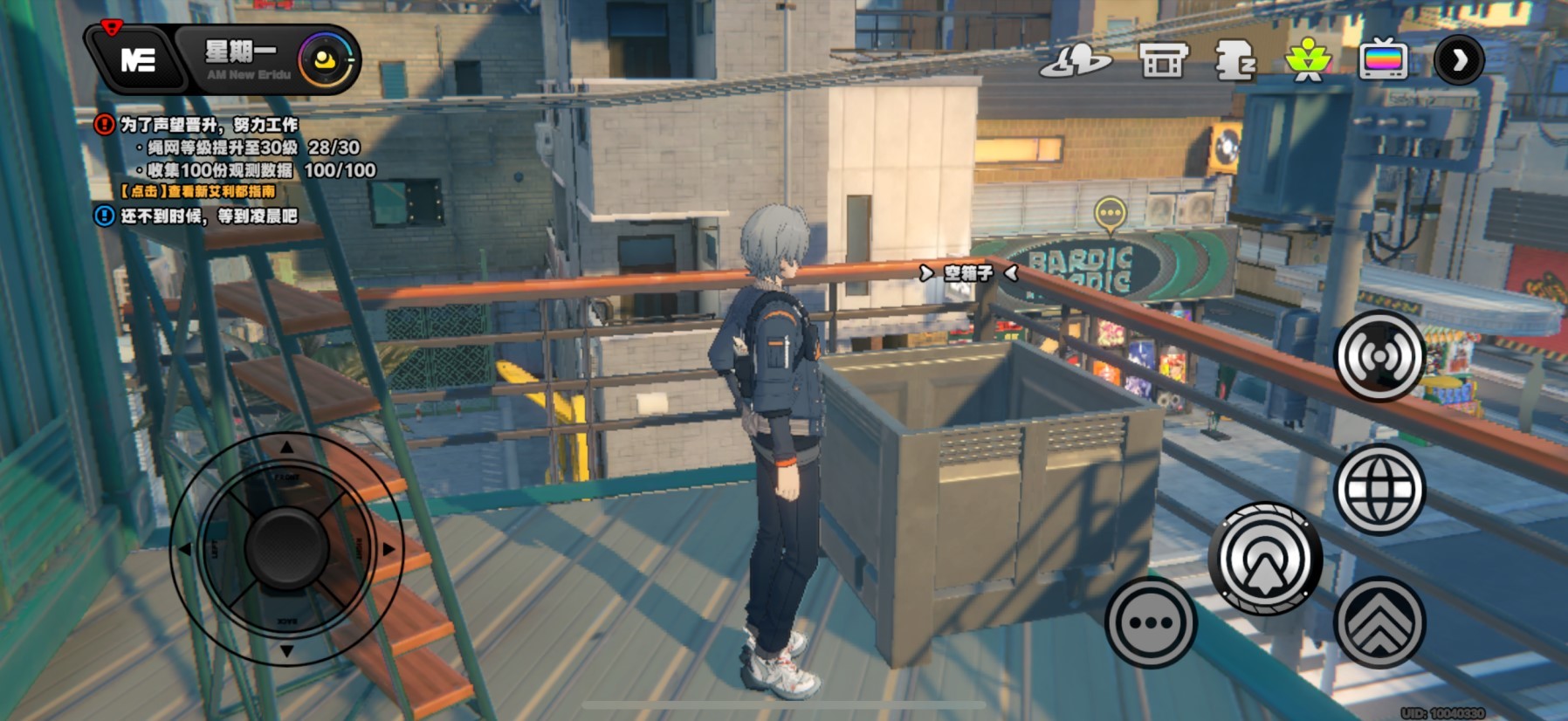This screenshot has width=1568, height=721.
Task: Select the blue-marked side quest entry
Action: coord(208,216)
